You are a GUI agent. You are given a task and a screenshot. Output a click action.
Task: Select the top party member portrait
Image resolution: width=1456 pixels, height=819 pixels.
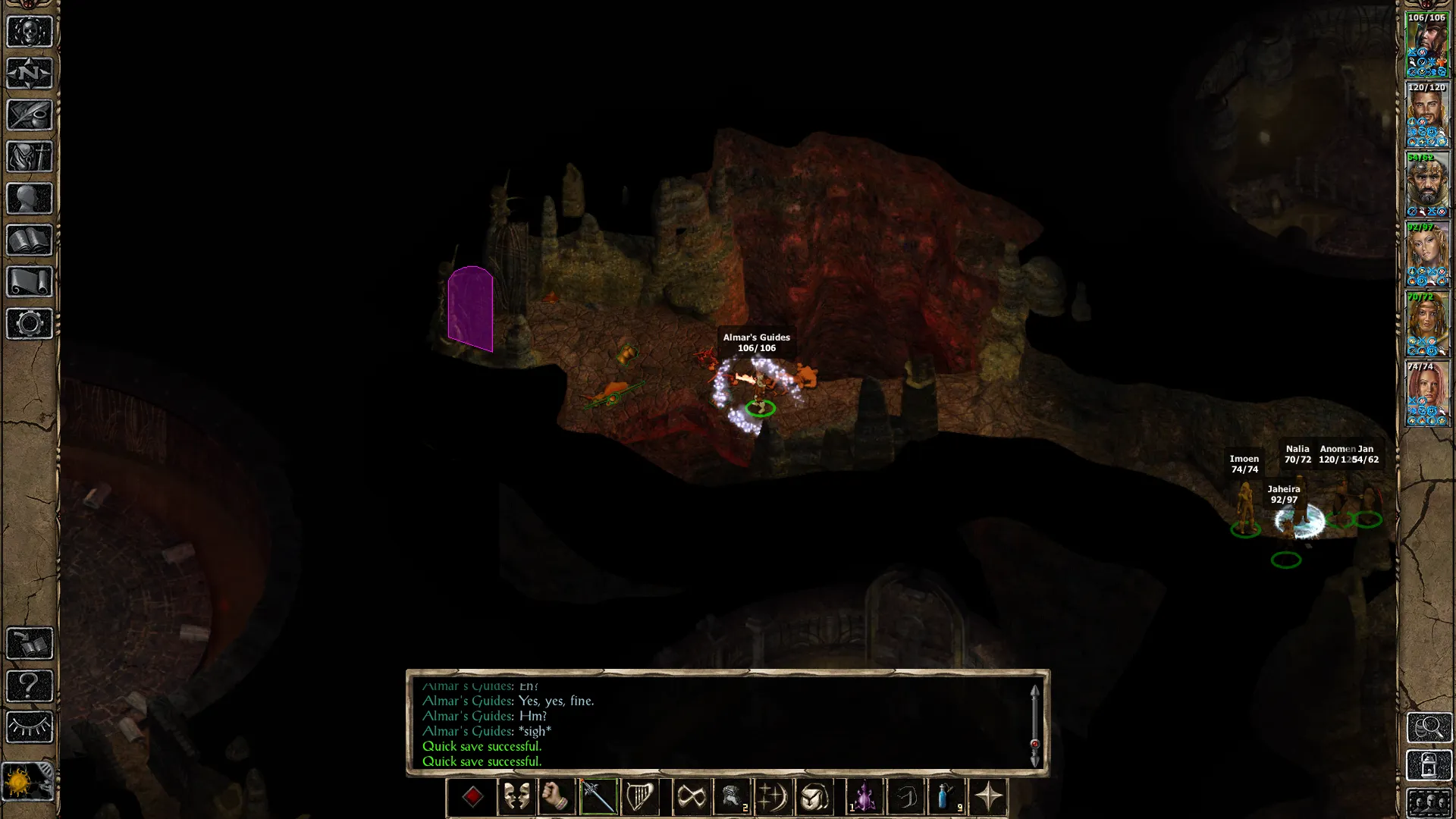[x=1427, y=45]
